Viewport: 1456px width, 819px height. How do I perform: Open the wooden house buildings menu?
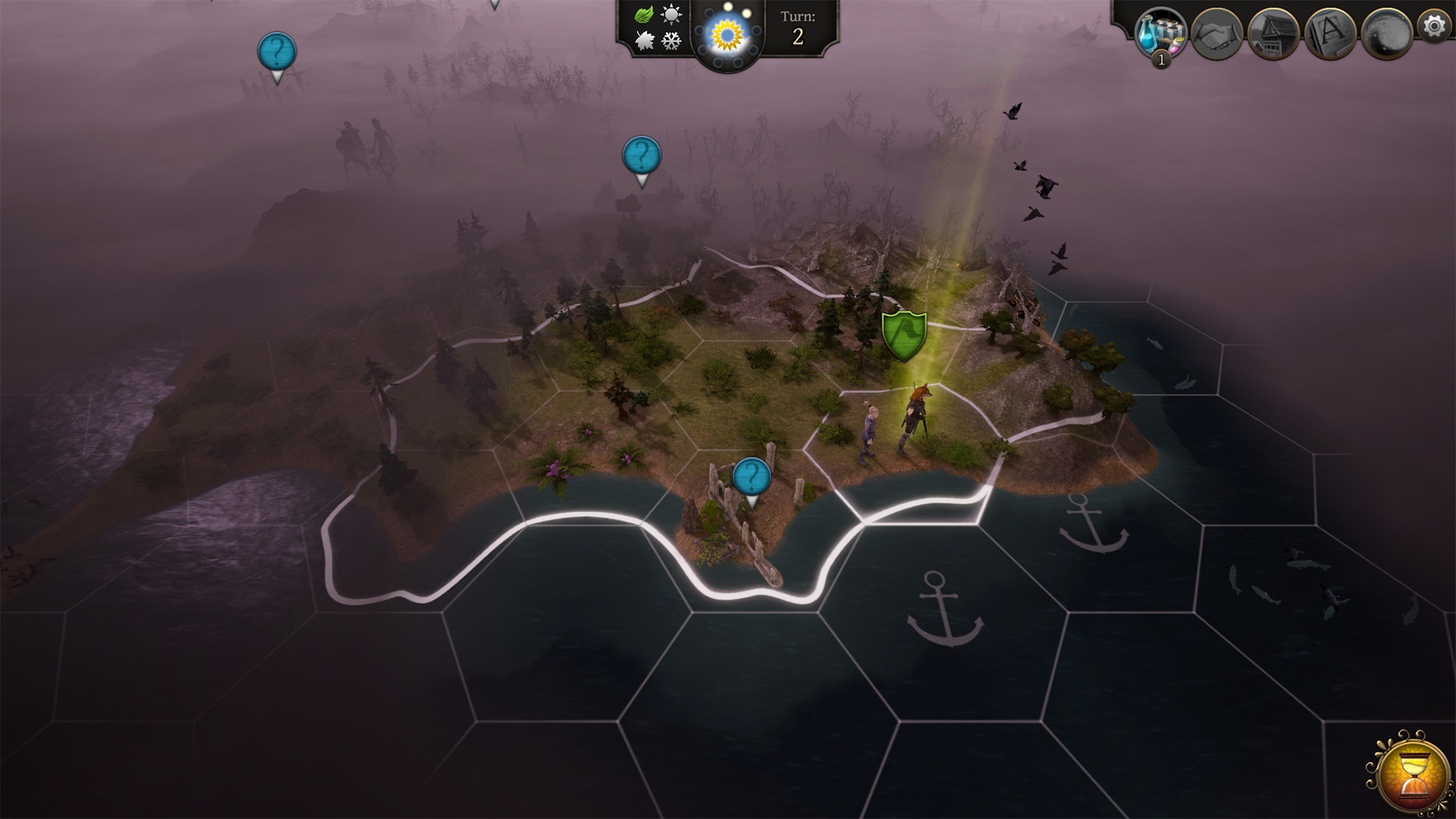point(1273,33)
